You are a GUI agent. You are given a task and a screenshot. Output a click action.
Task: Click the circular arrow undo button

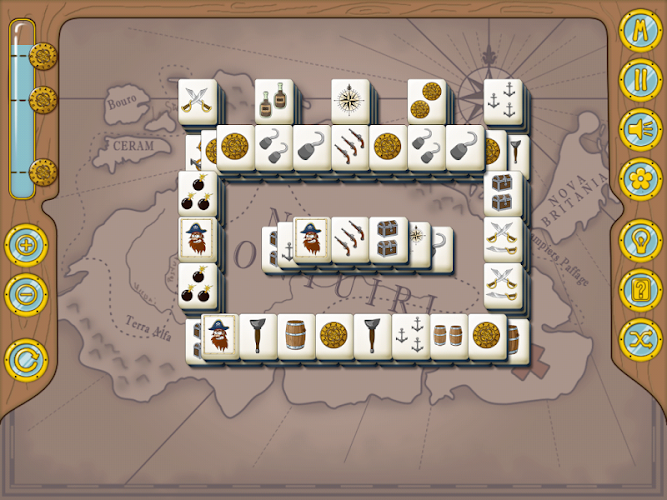[25, 358]
